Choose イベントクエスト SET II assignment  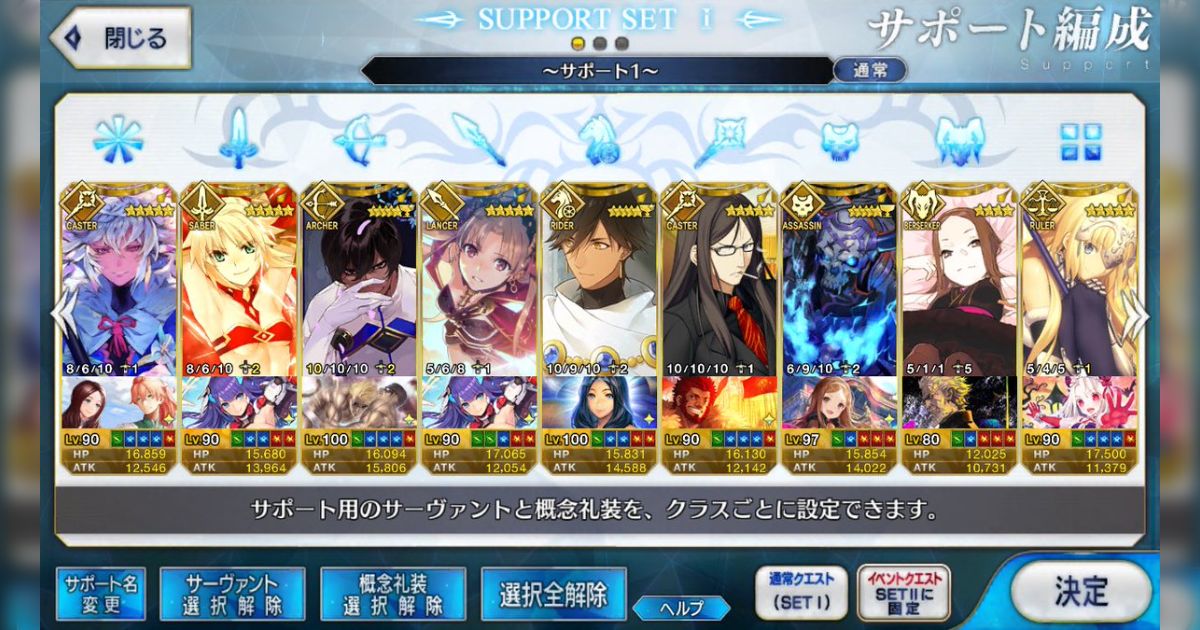pyautogui.click(x=904, y=593)
